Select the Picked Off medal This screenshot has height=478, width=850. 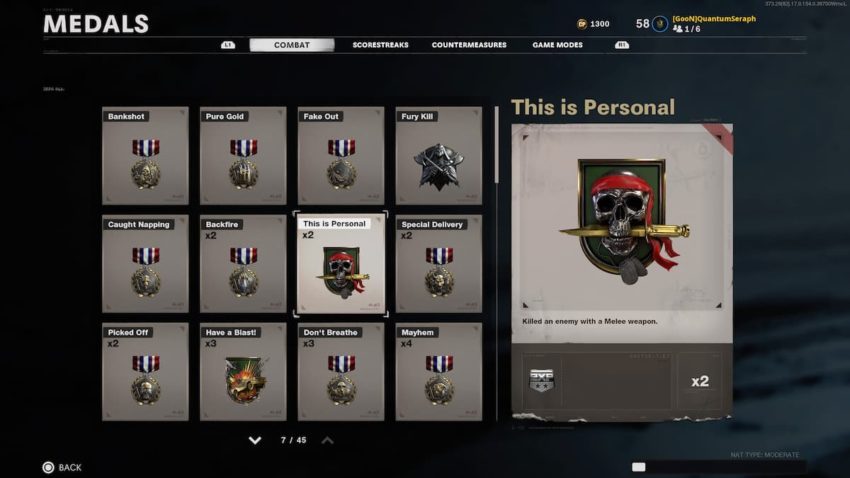click(145, 372)
